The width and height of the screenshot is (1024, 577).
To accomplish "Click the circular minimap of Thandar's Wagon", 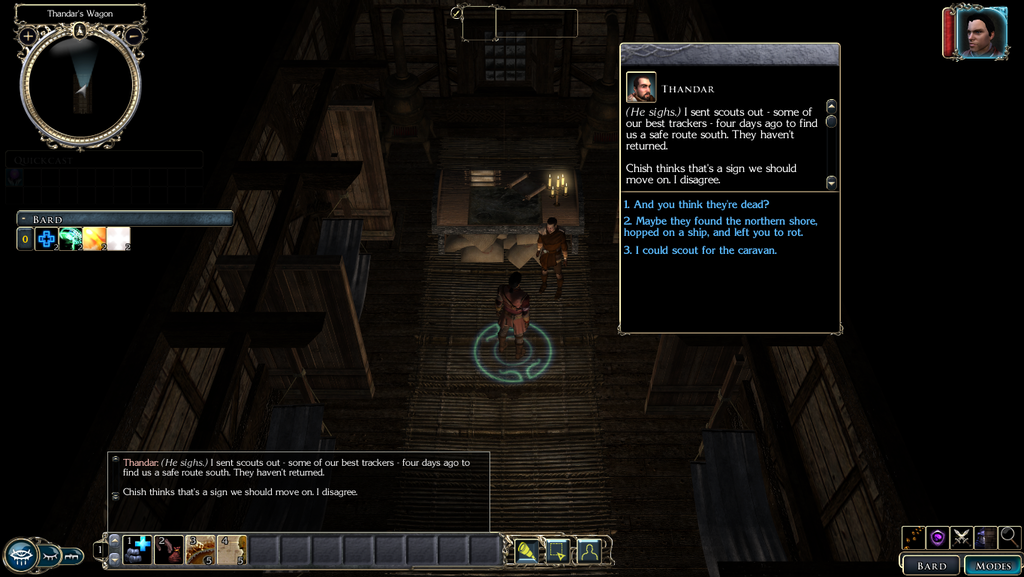I will click(x=80, y=88).
